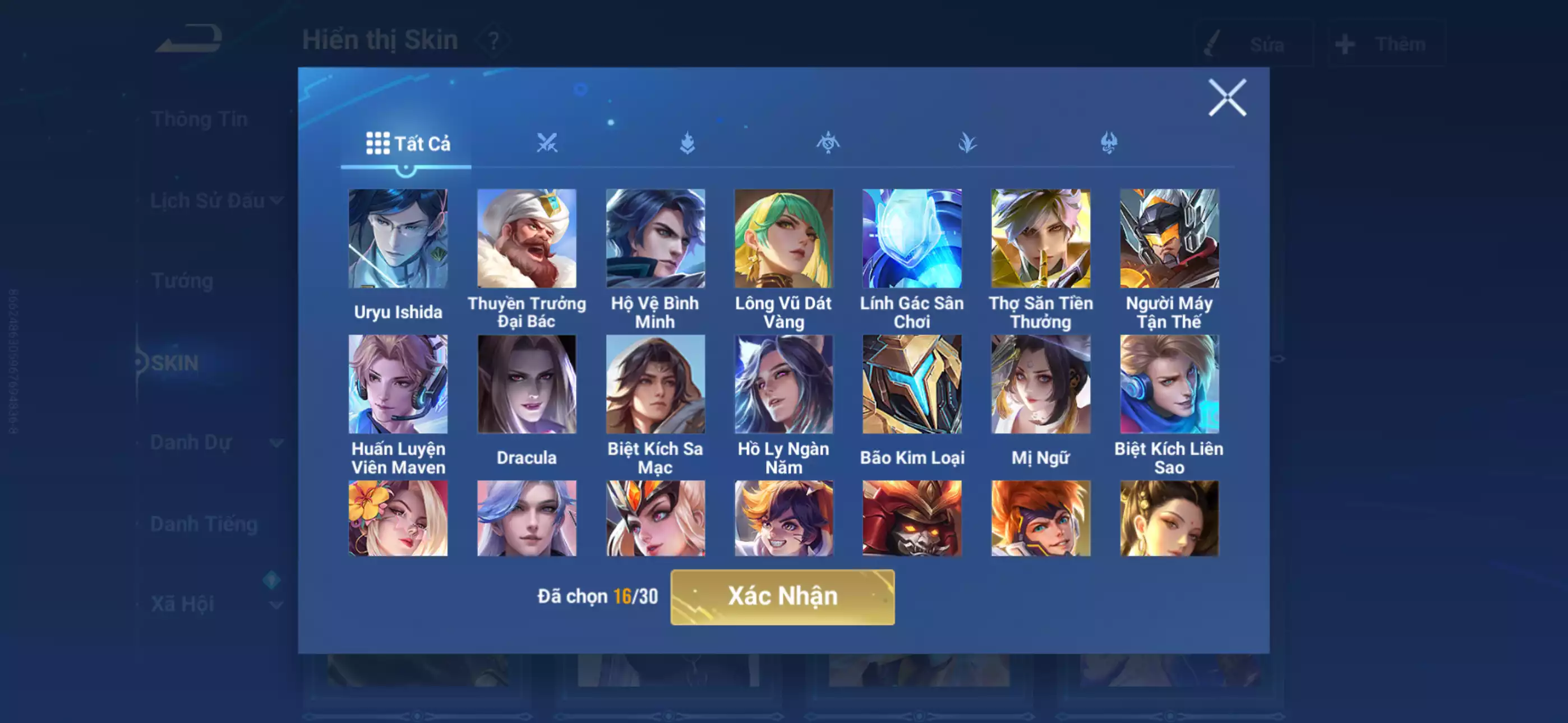
Task: Filter skins using the eye emblem icon
Action: (828, 142)
